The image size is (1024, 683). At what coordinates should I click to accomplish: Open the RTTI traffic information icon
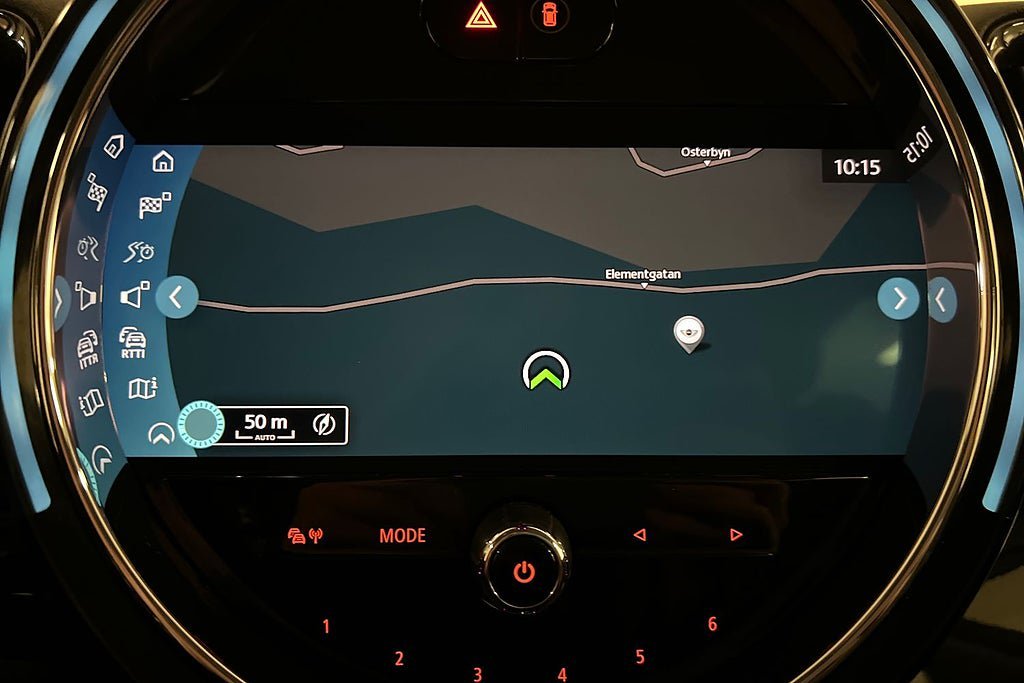pyautogui.click(x=133, y=341)
